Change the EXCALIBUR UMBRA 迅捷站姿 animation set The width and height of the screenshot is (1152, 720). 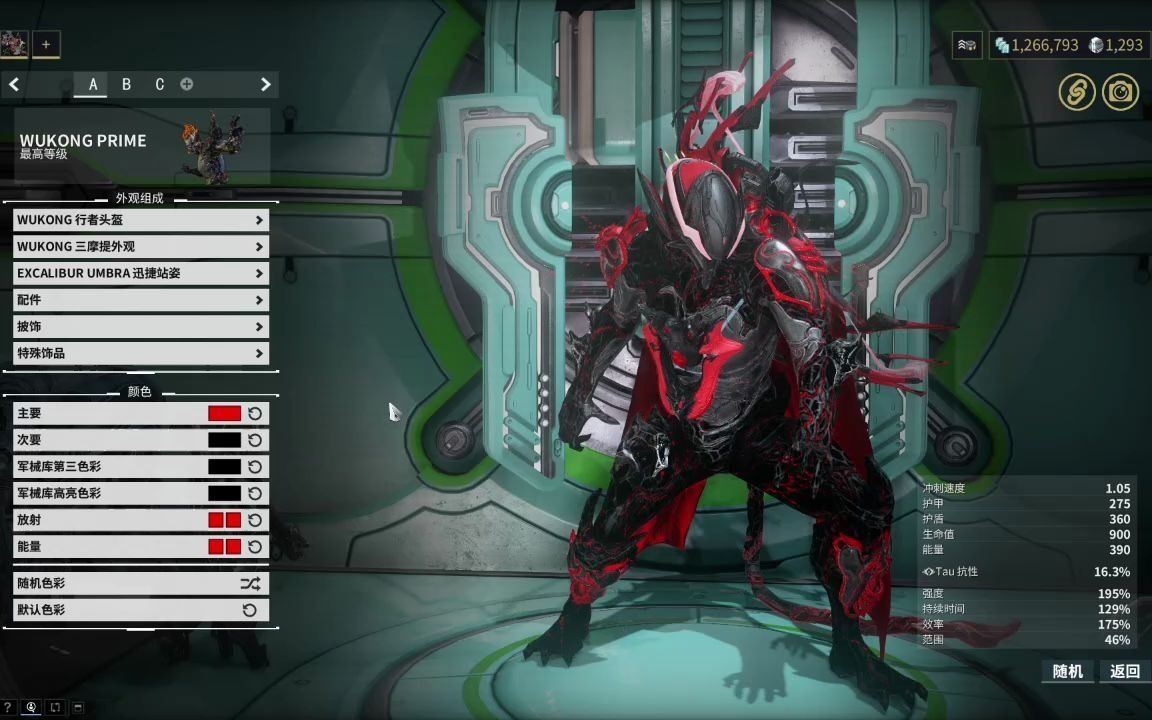click(x=140, y=273)
